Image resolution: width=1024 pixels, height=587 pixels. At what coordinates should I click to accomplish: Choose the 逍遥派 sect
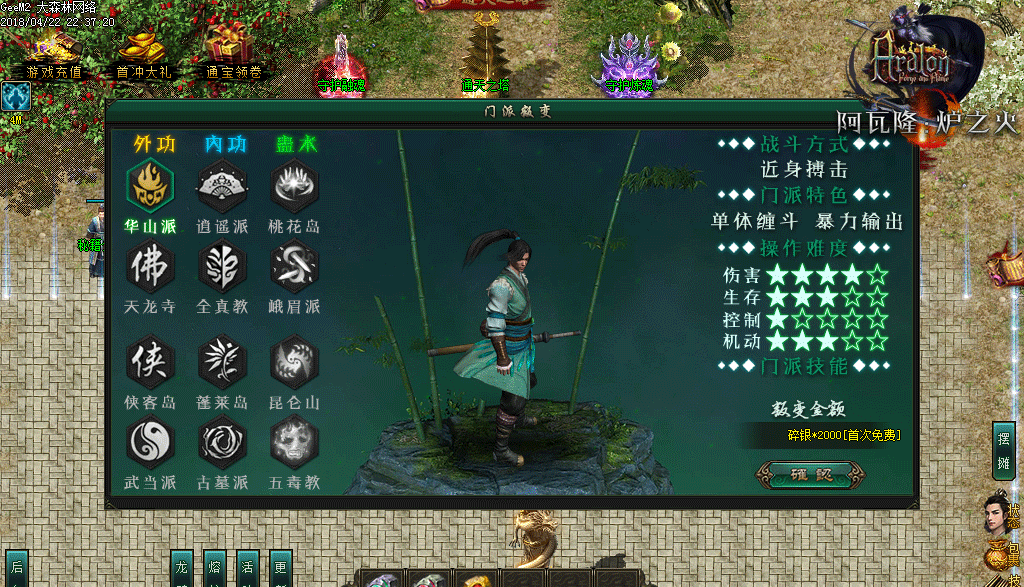(222, 186)
